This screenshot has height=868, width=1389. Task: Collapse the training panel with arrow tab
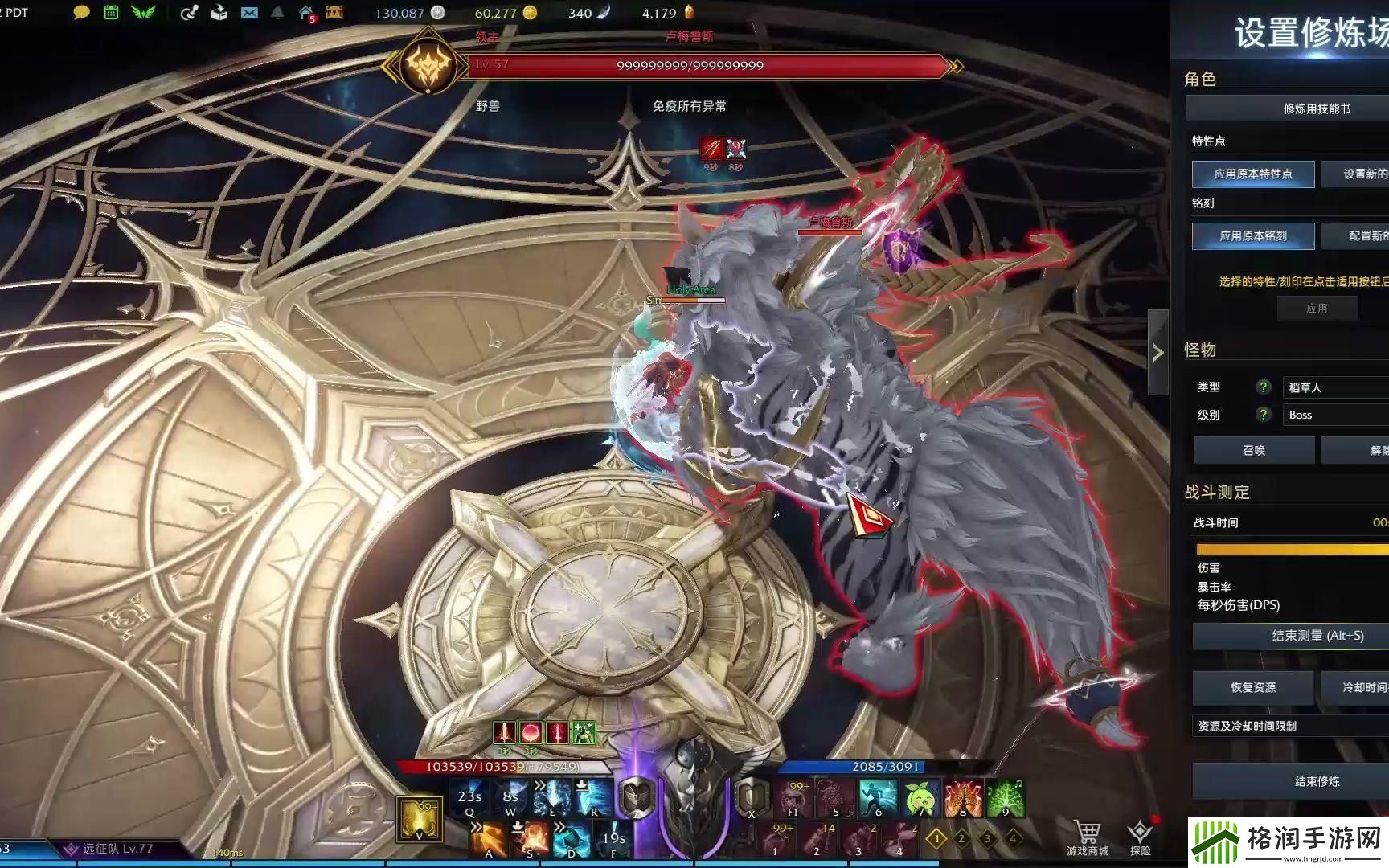(x=1157, y=352)
